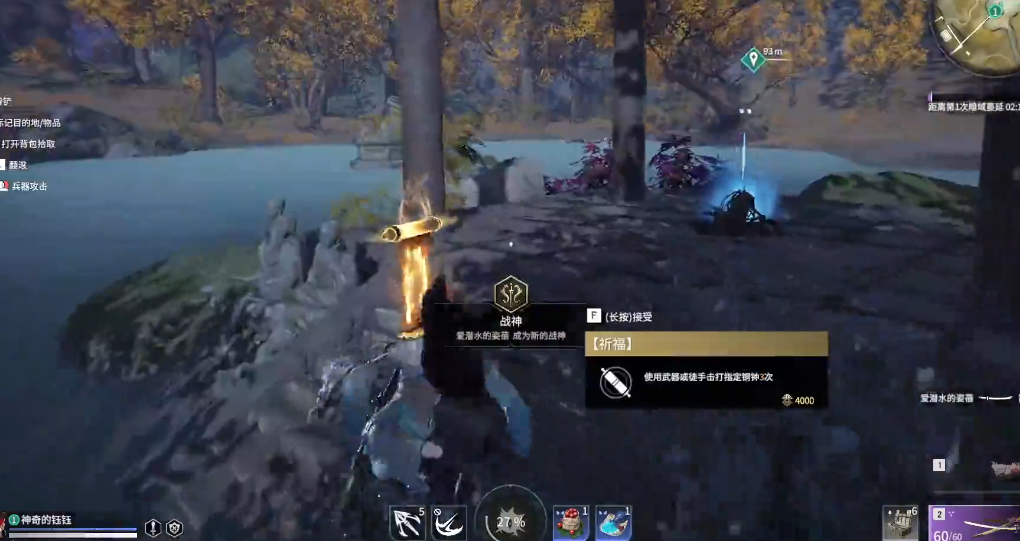Click the bell-strike quest icon

coord(614,383)
